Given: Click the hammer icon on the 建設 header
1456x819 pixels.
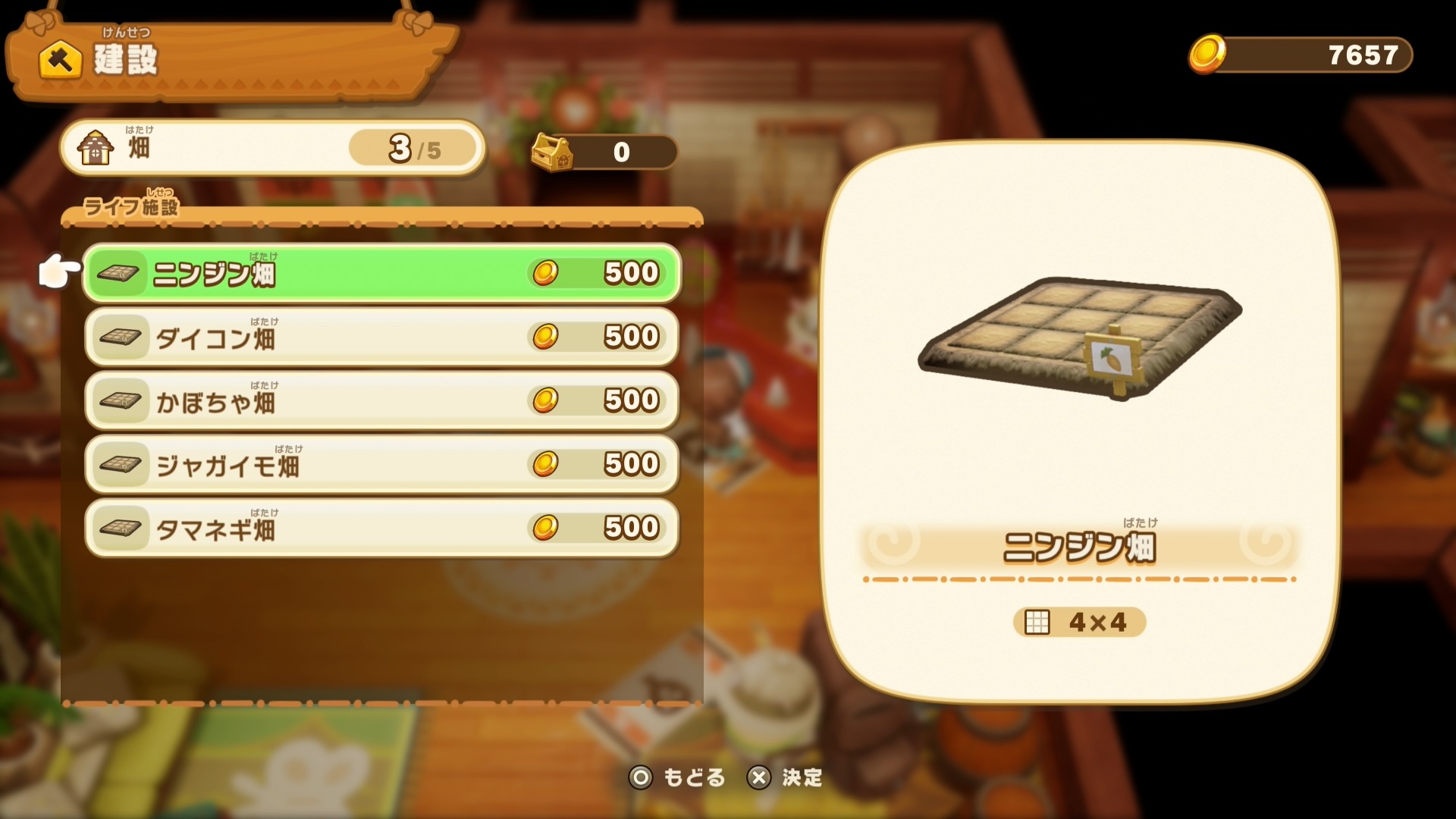Looking at the screenshot, I should click(x=59, y=61).
